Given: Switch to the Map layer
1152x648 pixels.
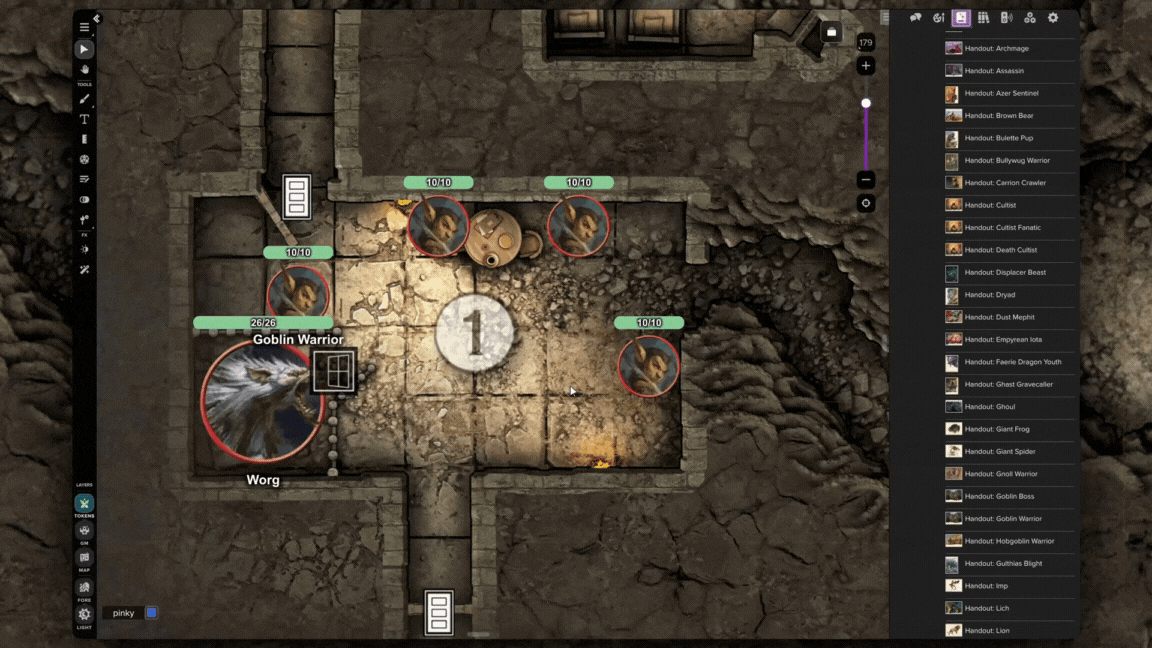Looking at the screenshot, I should 85,559.
